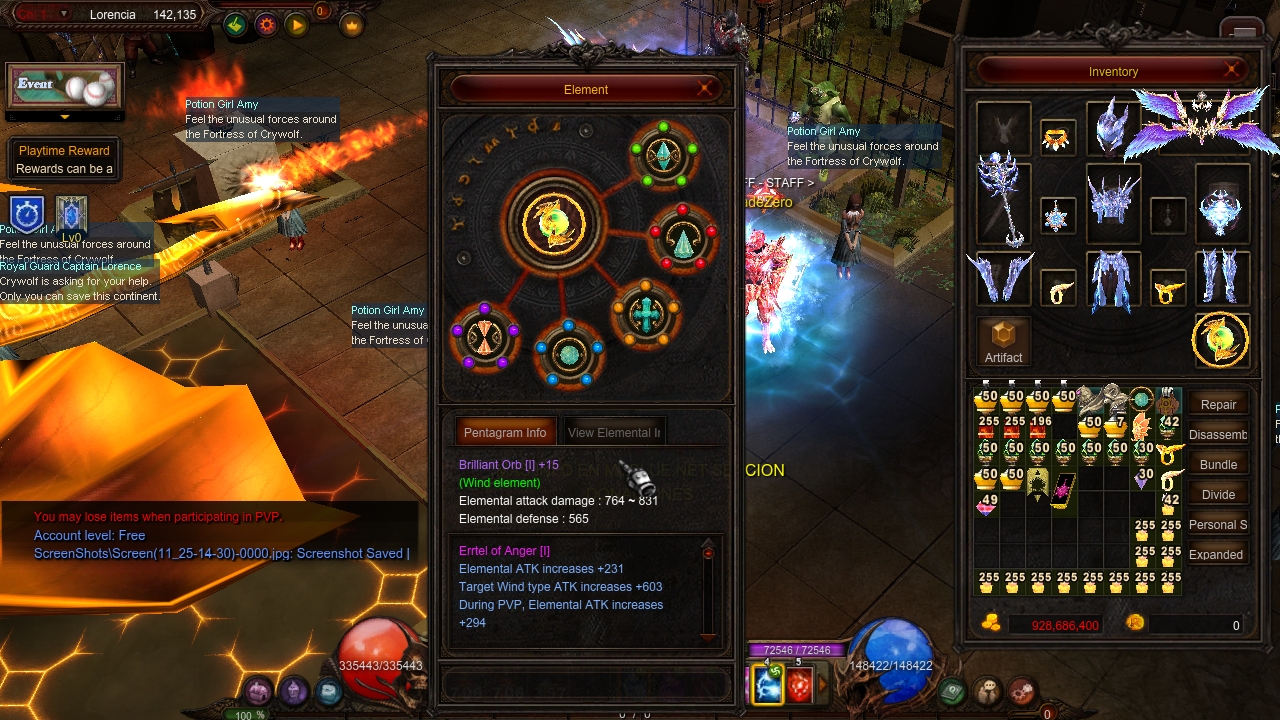Open the baseball Event banner
Image resolution: width=1280 pixels, height=720 pixels.
65,87
